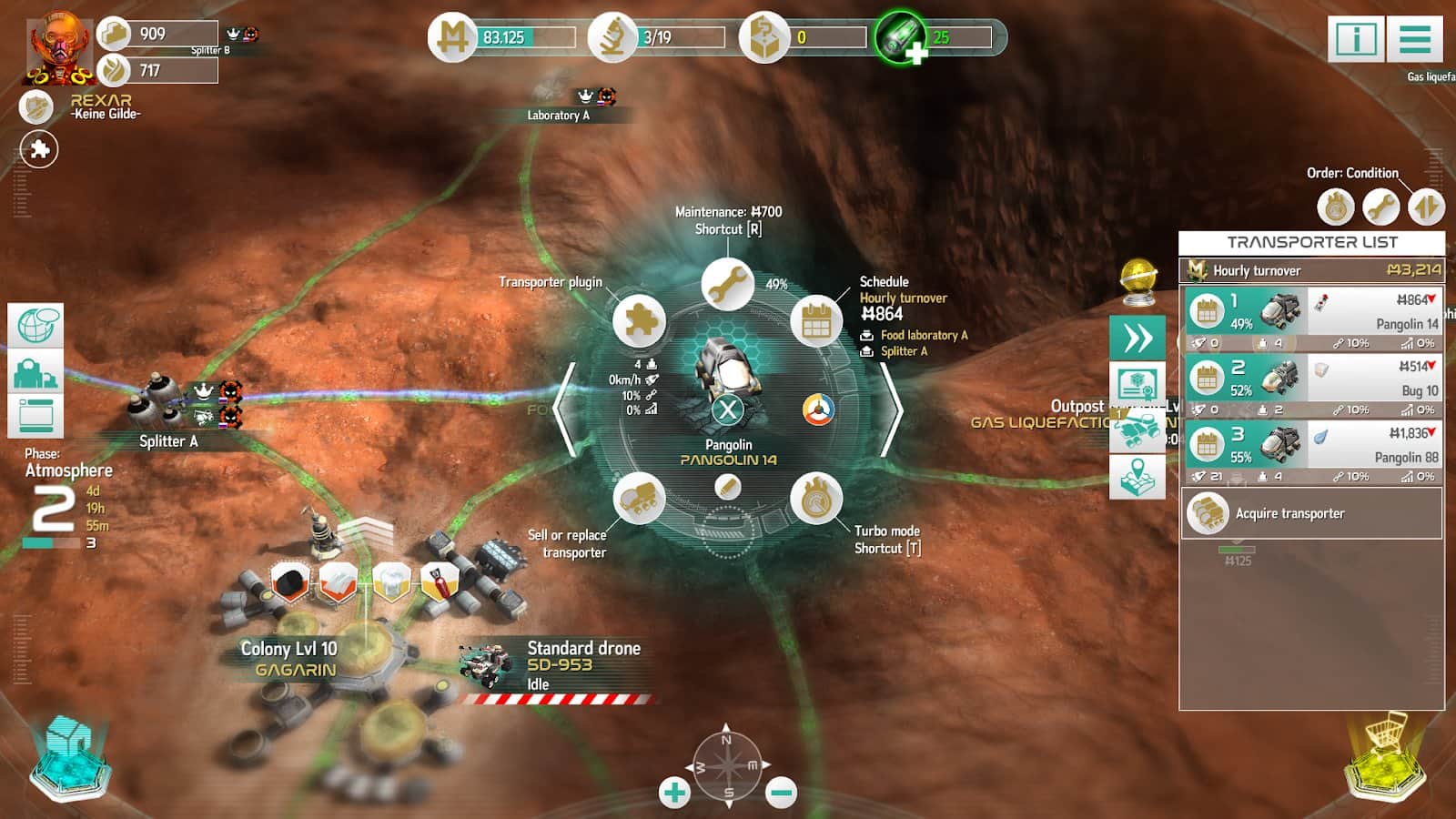Open the globe overview button
Image resolution: width=1456 pixels, height=819 pixels.
pos(35,326)
